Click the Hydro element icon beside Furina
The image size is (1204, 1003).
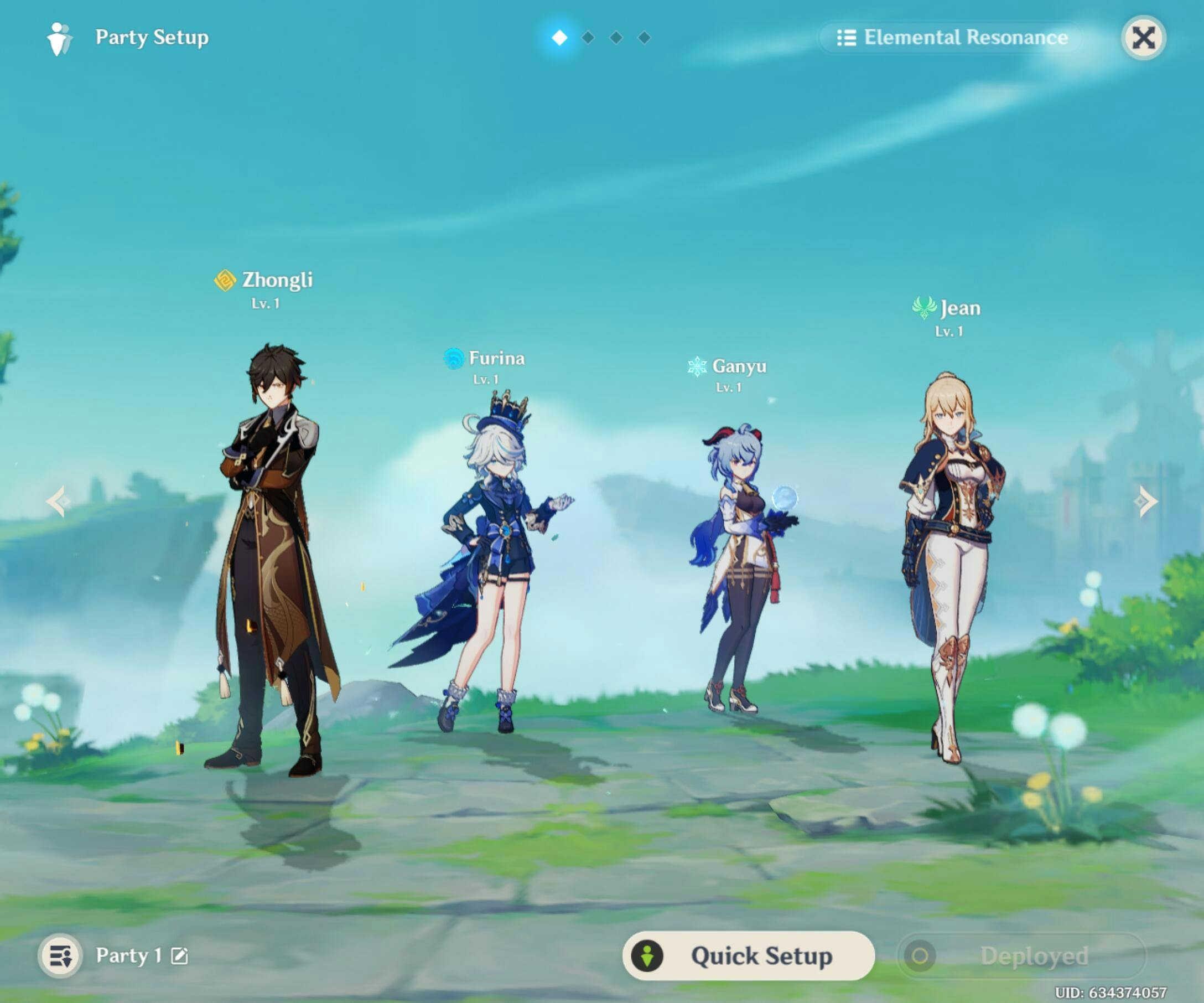(x=453, y=359)
